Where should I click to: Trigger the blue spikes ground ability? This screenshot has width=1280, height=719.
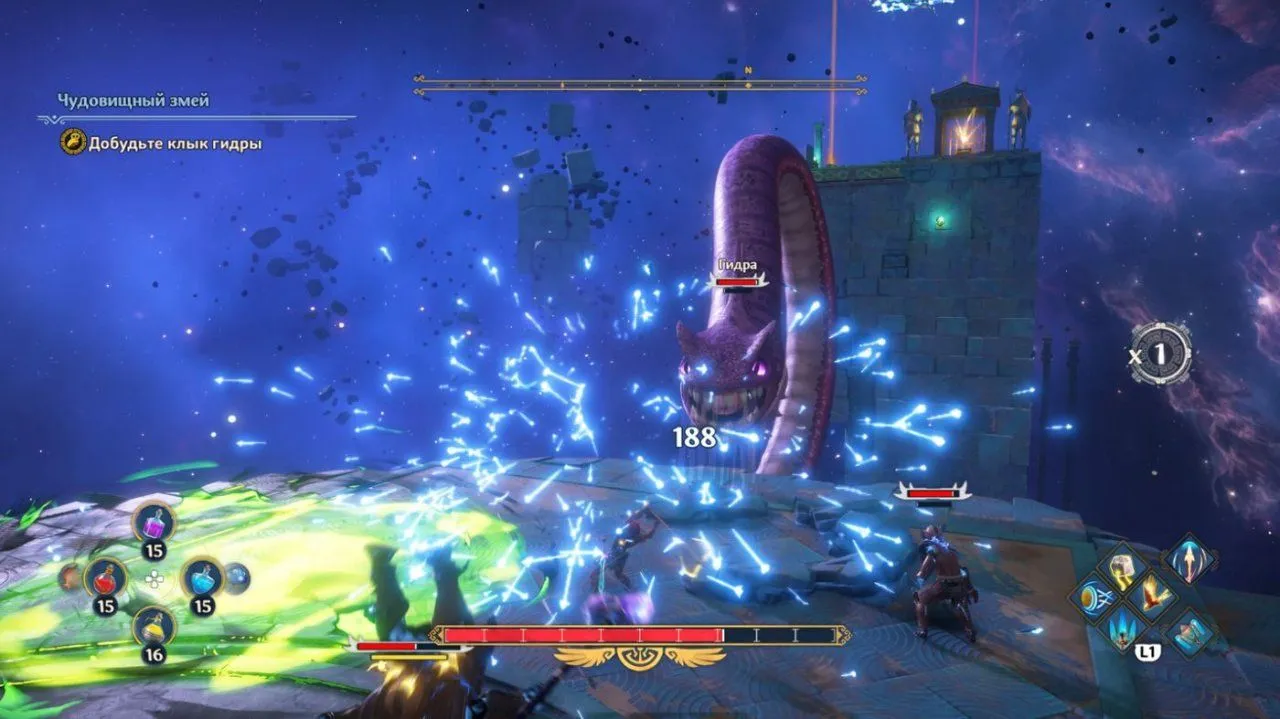[1123, 631]
